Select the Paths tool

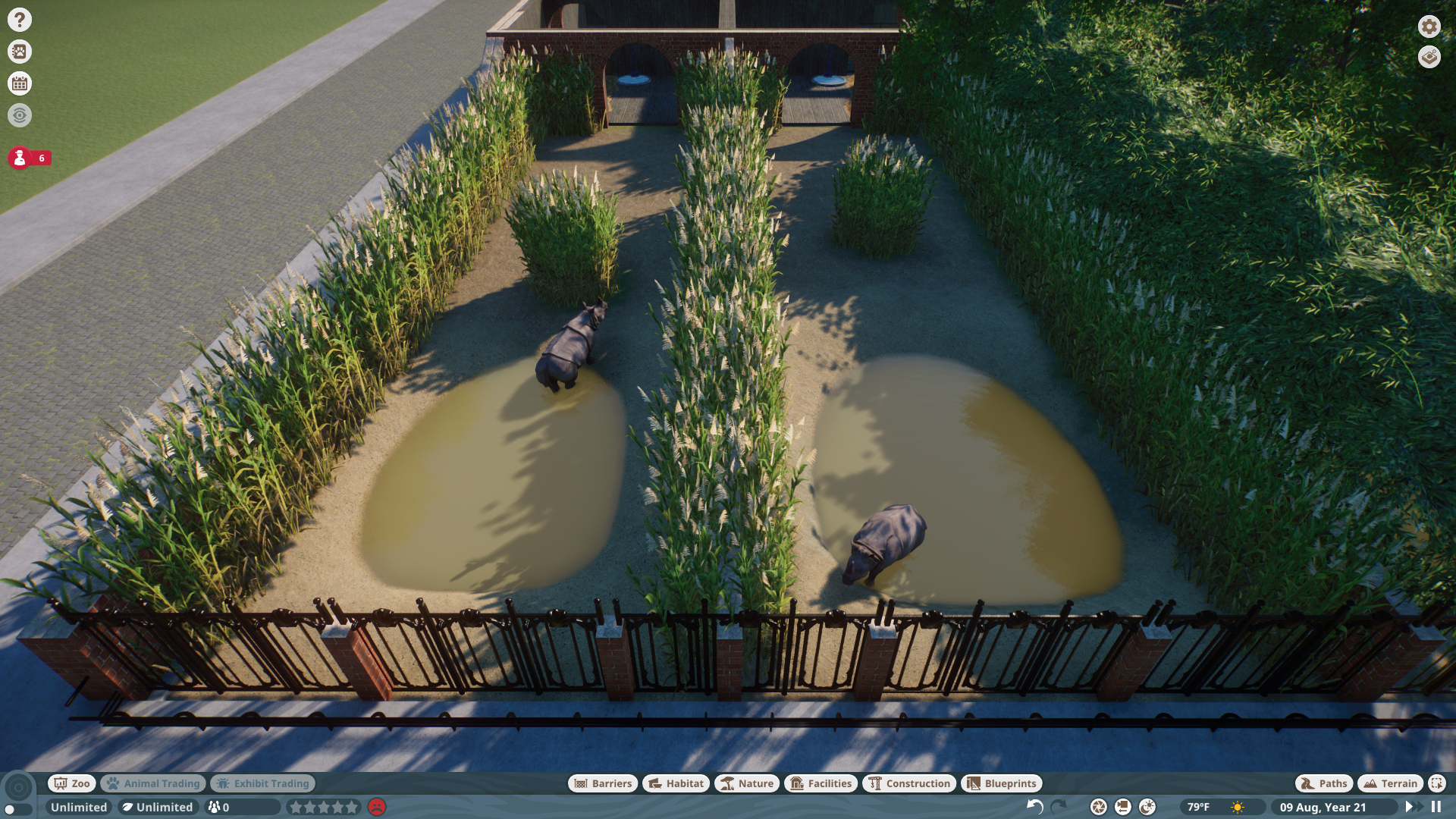(x=1323, y=783)
